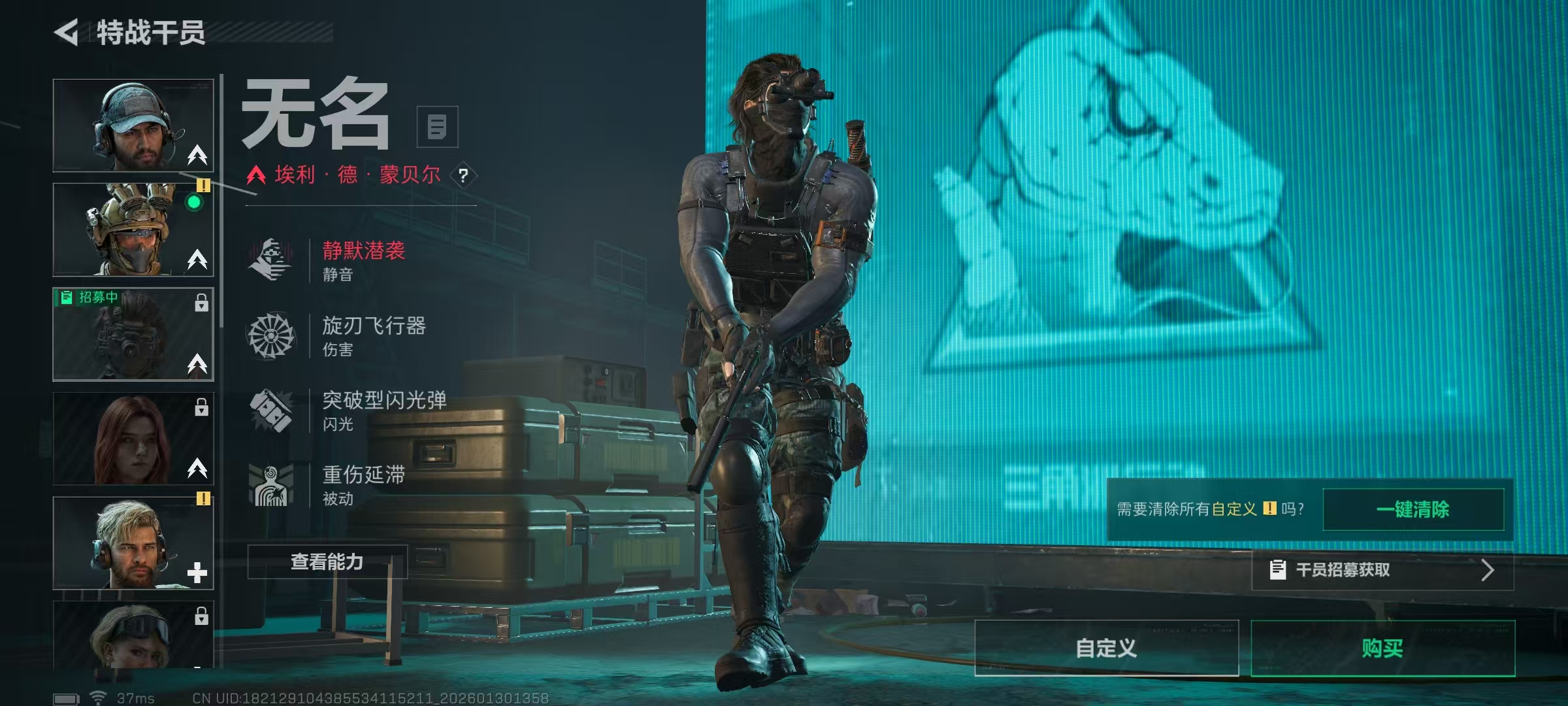The height and width of the screenshot is (706, 1568).
Task: Show the 重伤延滞 passive ability
Action: pyautogui.click(x=363, y=484)
